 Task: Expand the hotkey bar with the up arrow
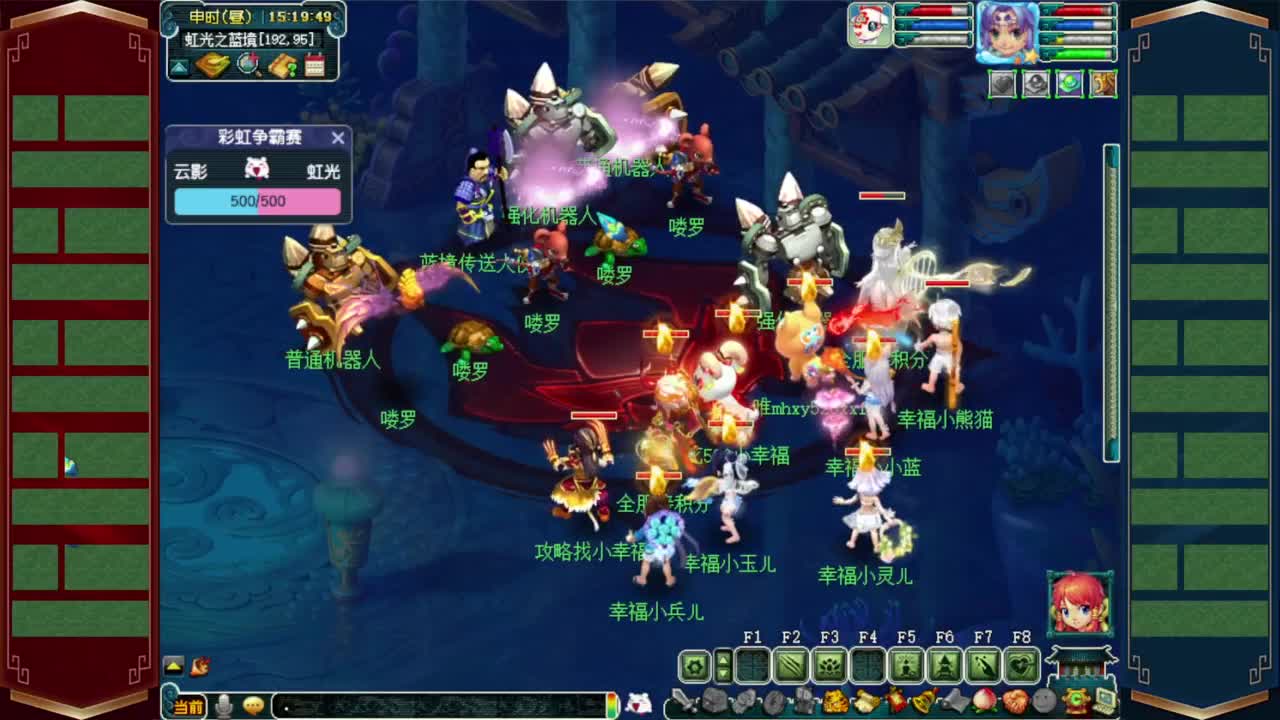click(723, 660)
